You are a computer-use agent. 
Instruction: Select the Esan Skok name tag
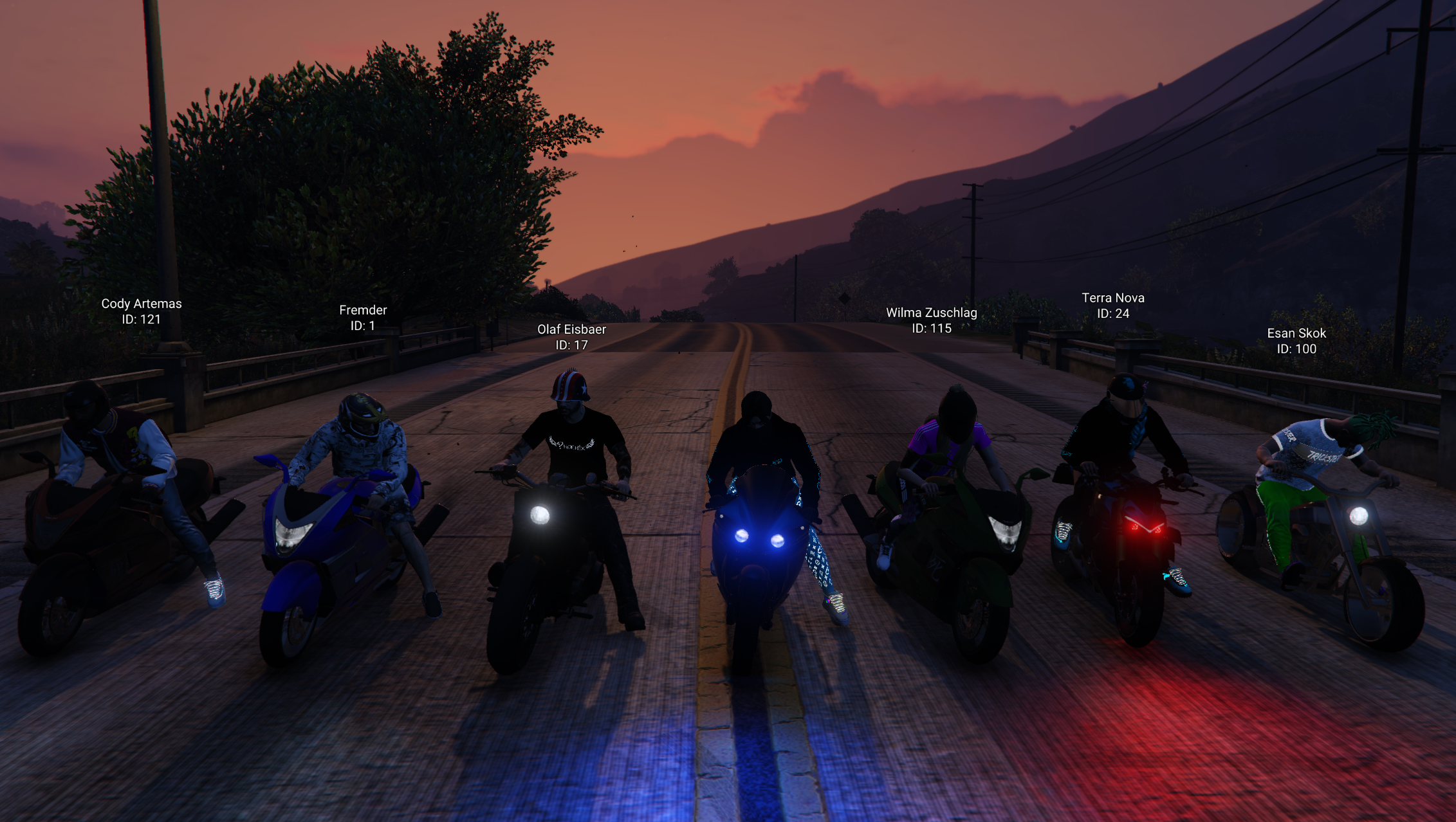[x=1298, y=333]
